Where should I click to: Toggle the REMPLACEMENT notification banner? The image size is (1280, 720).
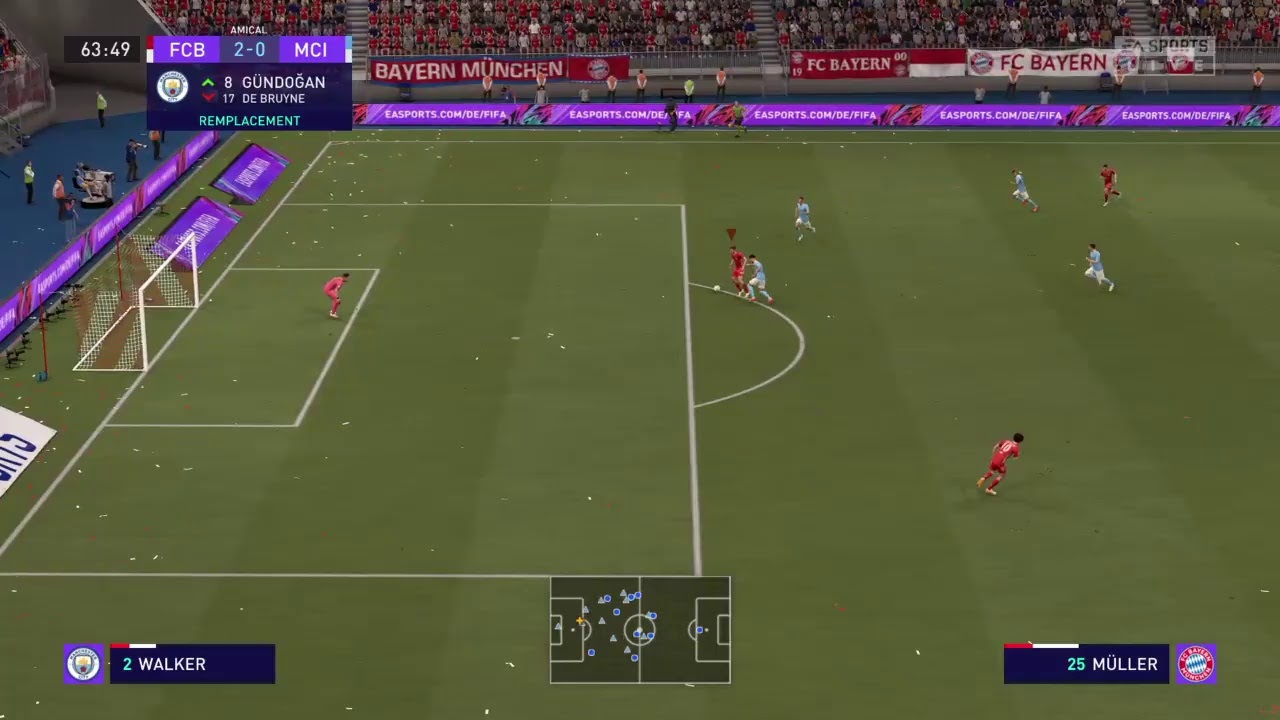coord(249,120)
